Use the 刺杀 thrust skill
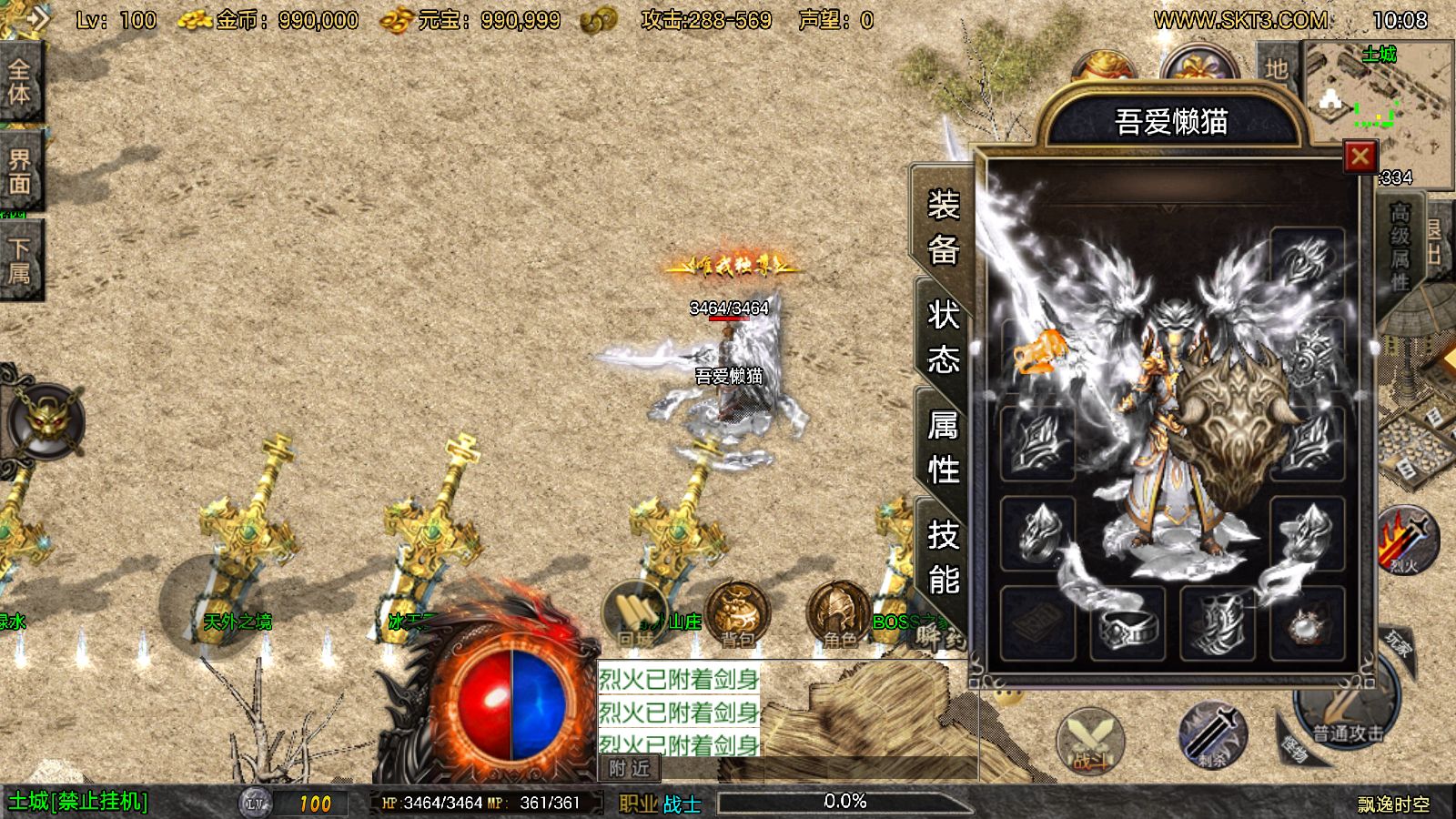 coord(1212,733)
